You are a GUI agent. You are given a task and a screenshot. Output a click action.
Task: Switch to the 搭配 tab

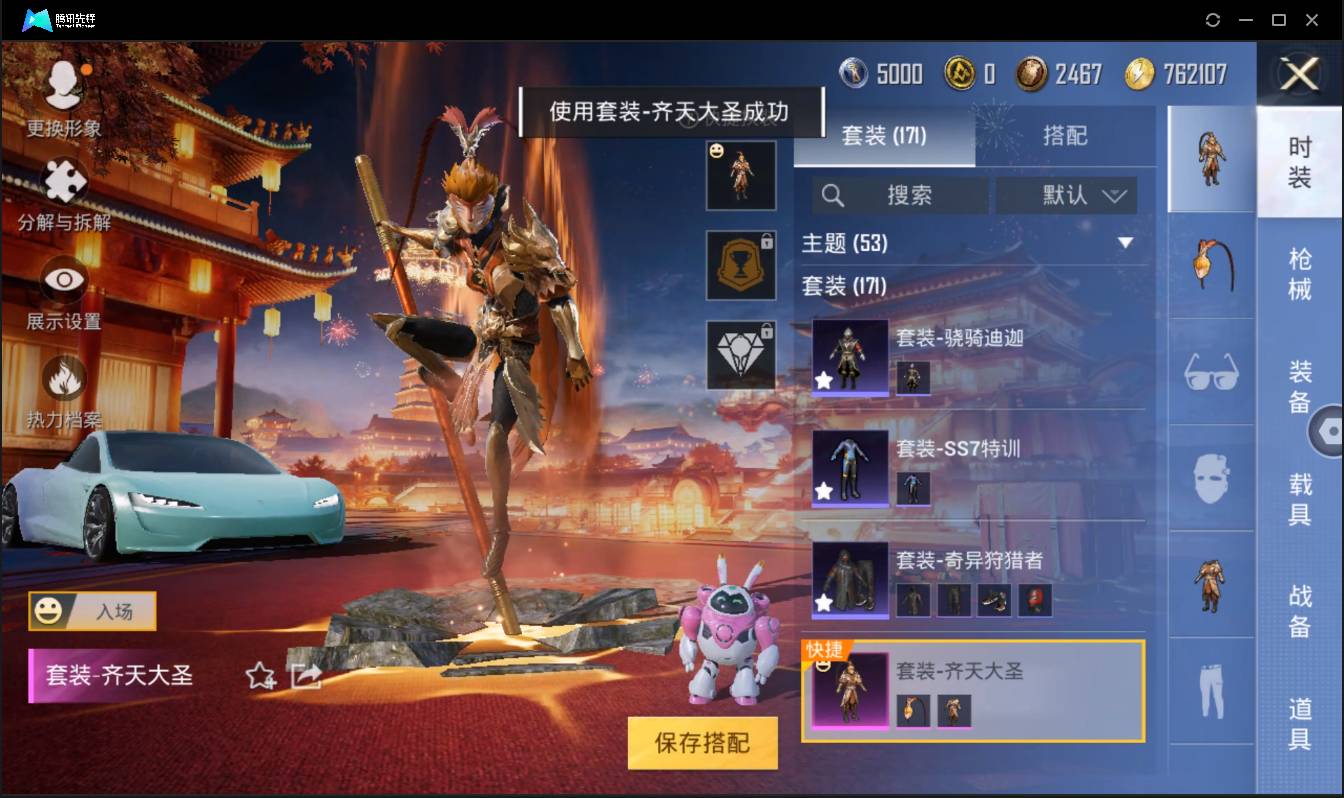1066,136
